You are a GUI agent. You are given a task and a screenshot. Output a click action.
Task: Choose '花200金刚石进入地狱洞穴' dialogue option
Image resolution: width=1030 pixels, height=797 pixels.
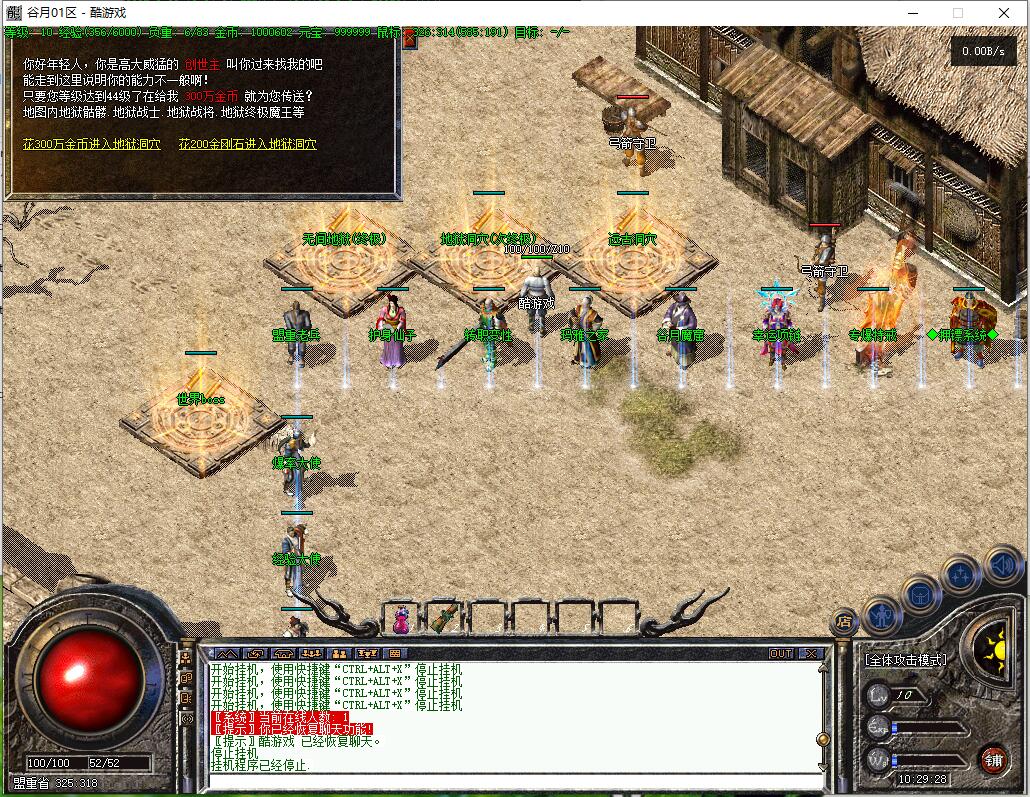coord(247,144)
